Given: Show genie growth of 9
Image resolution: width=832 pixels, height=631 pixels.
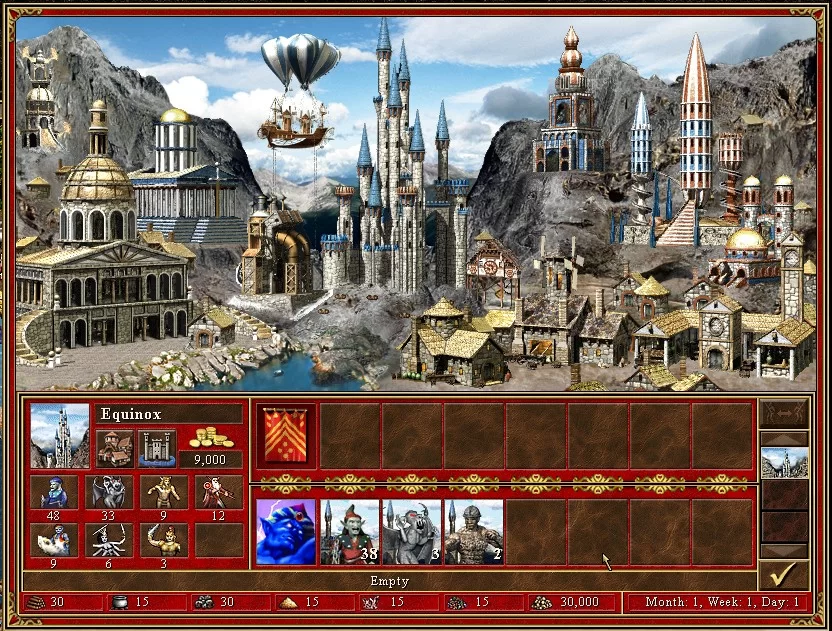Looking at the screenshot, I should pyautogui.click(x=54, y=540).
